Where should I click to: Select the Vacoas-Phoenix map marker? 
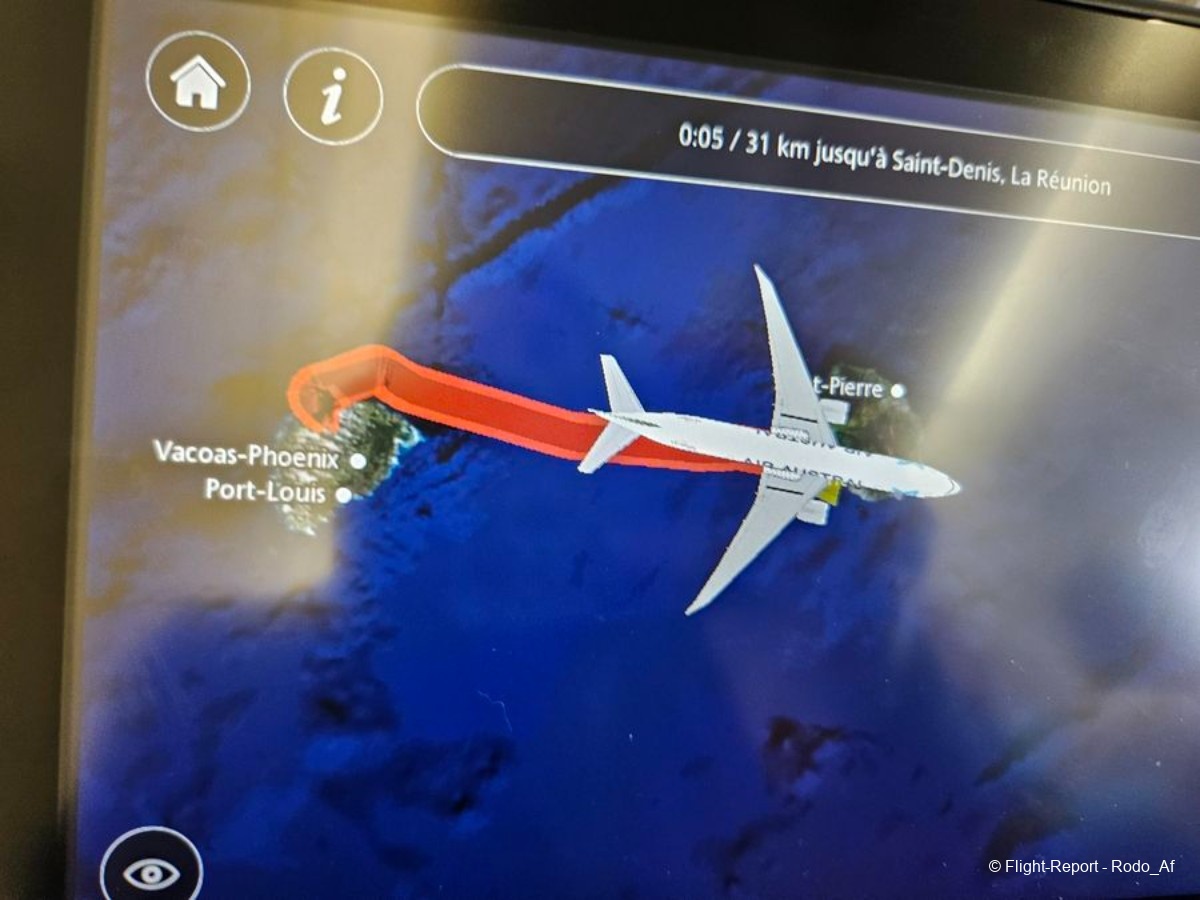359,461
